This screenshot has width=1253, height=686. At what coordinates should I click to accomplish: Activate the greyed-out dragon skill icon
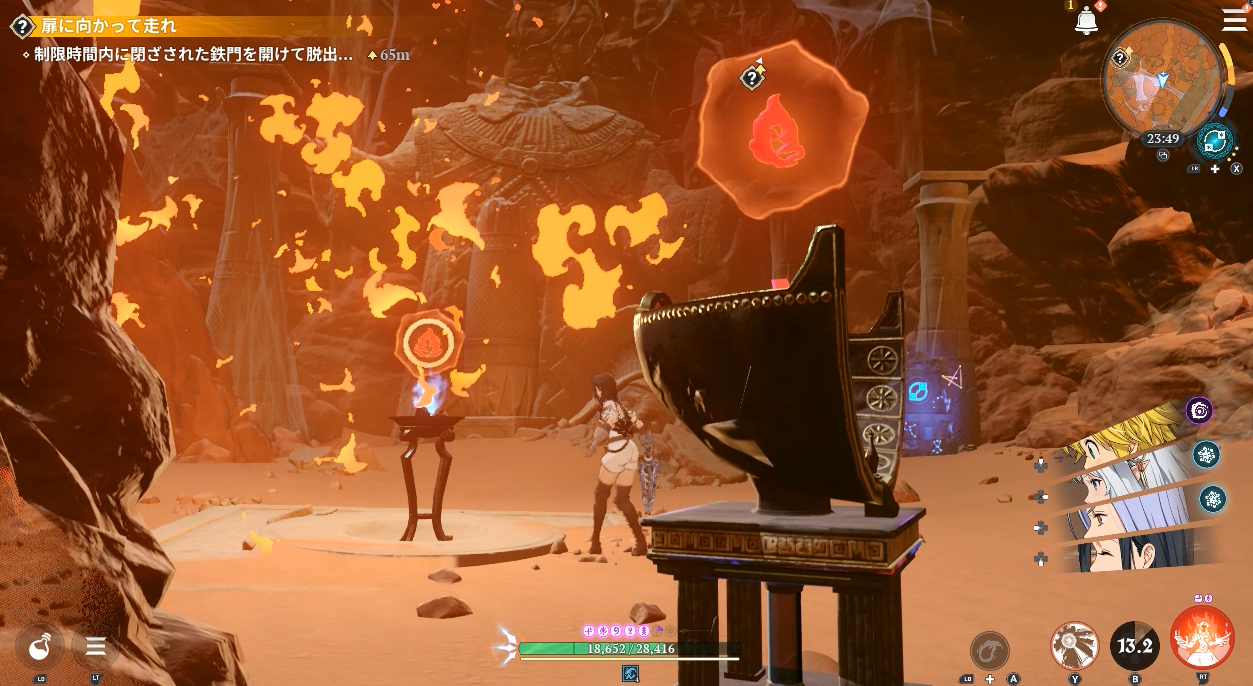click(989, 650)
